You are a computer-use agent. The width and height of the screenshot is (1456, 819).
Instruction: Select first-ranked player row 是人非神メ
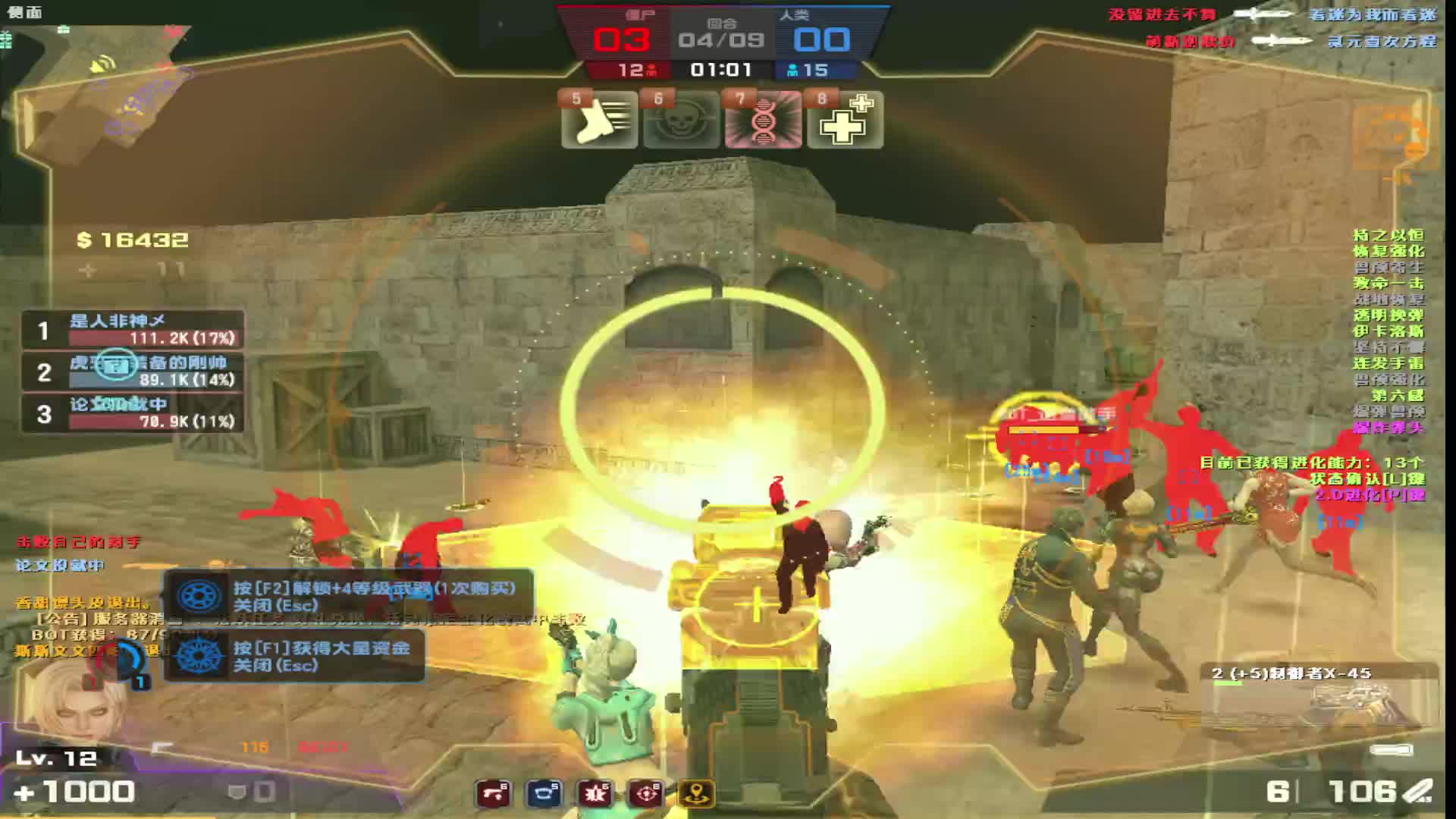pos(133,330)
